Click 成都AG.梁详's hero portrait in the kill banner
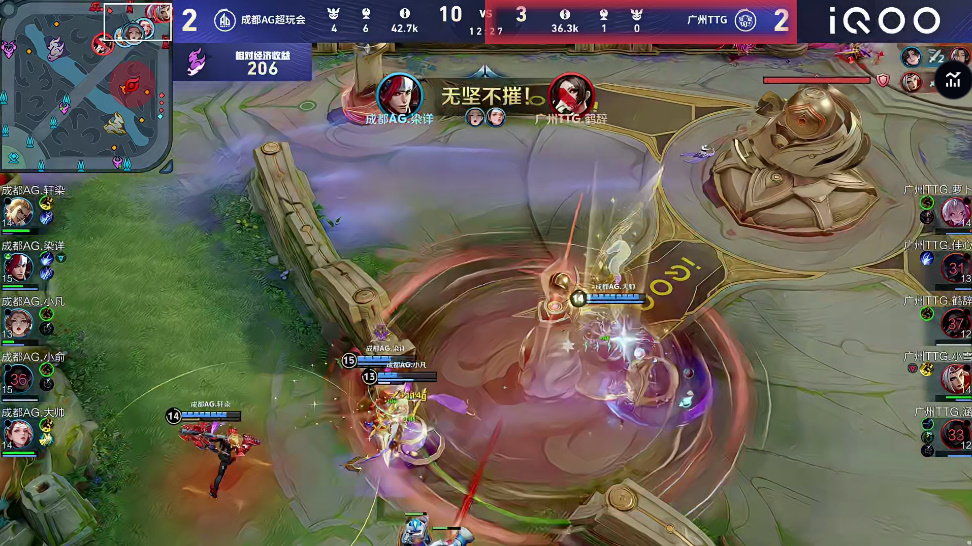Screen dimensions: 972x546 point(399,94)
